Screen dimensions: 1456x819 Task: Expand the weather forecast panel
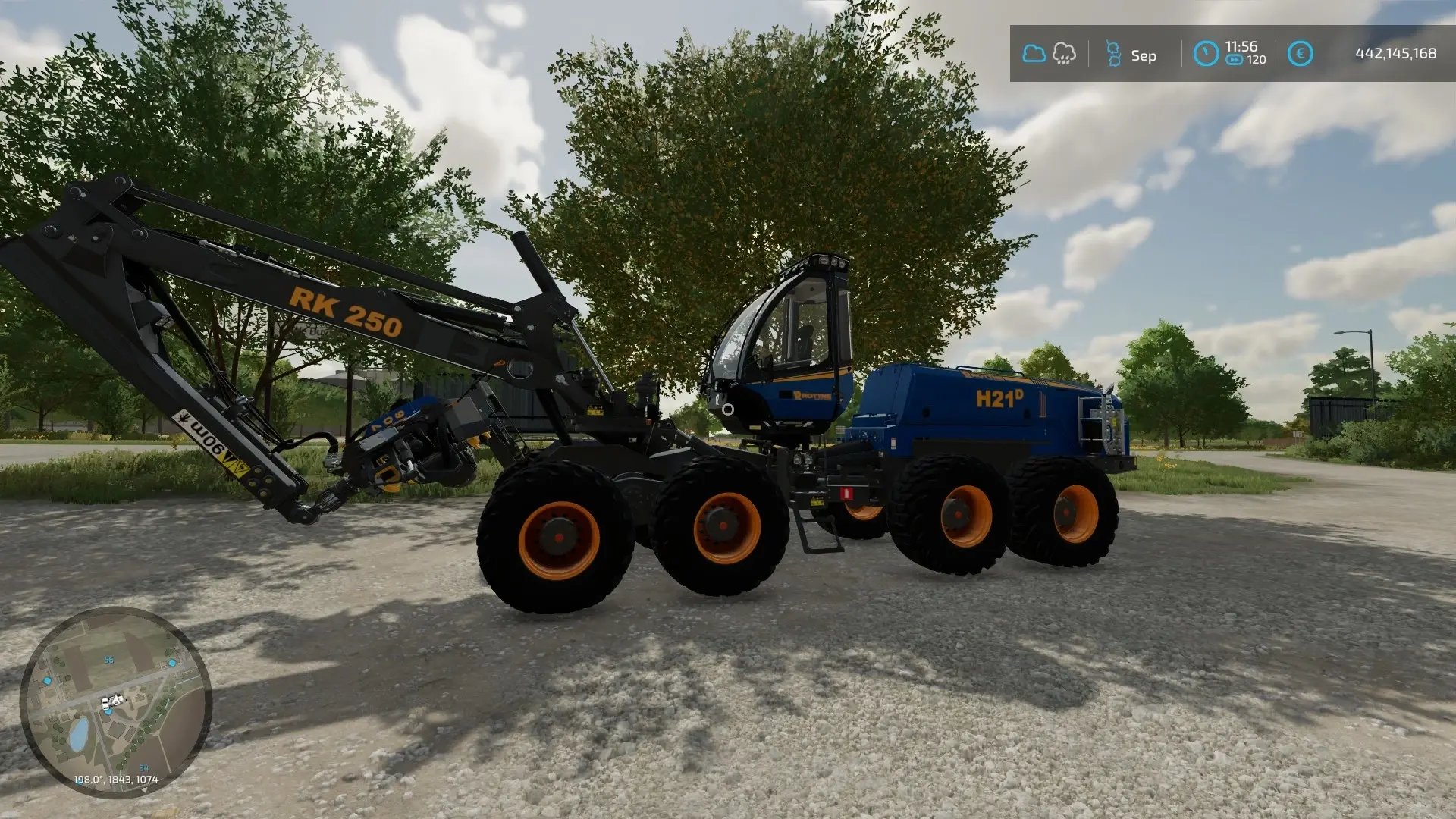tap(1050, 53)
